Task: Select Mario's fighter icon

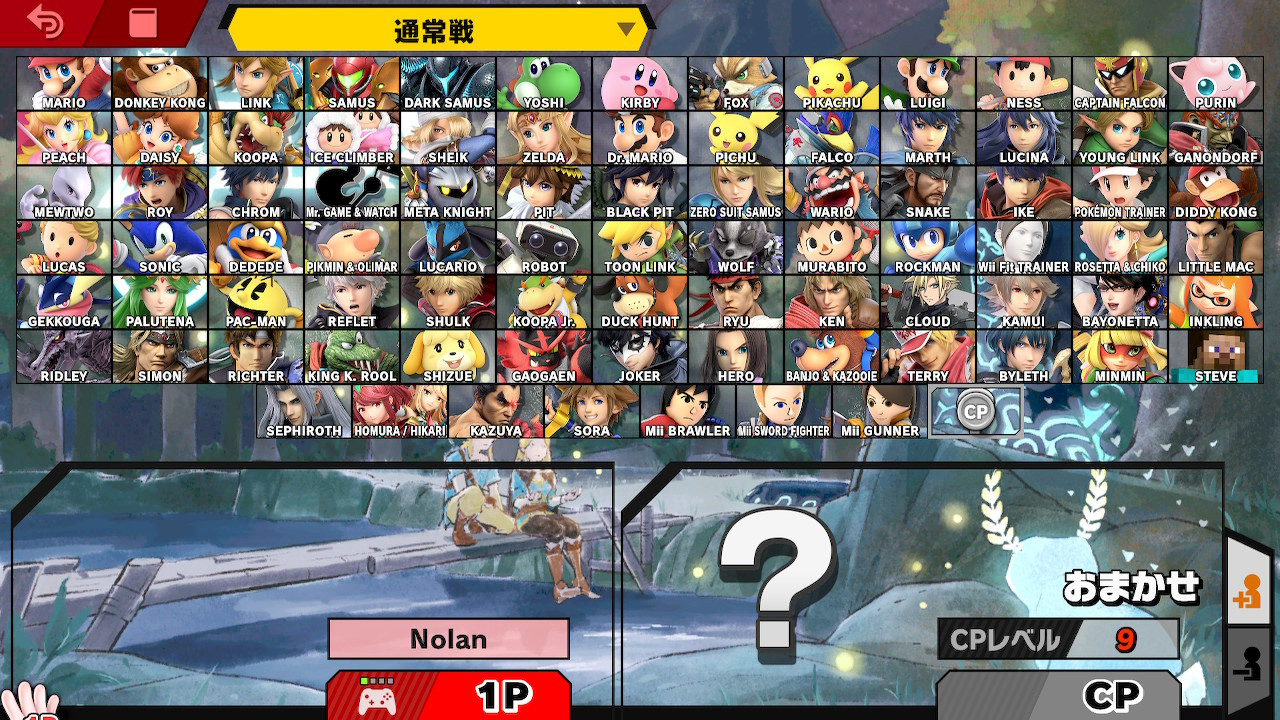Action: point(64,84)
